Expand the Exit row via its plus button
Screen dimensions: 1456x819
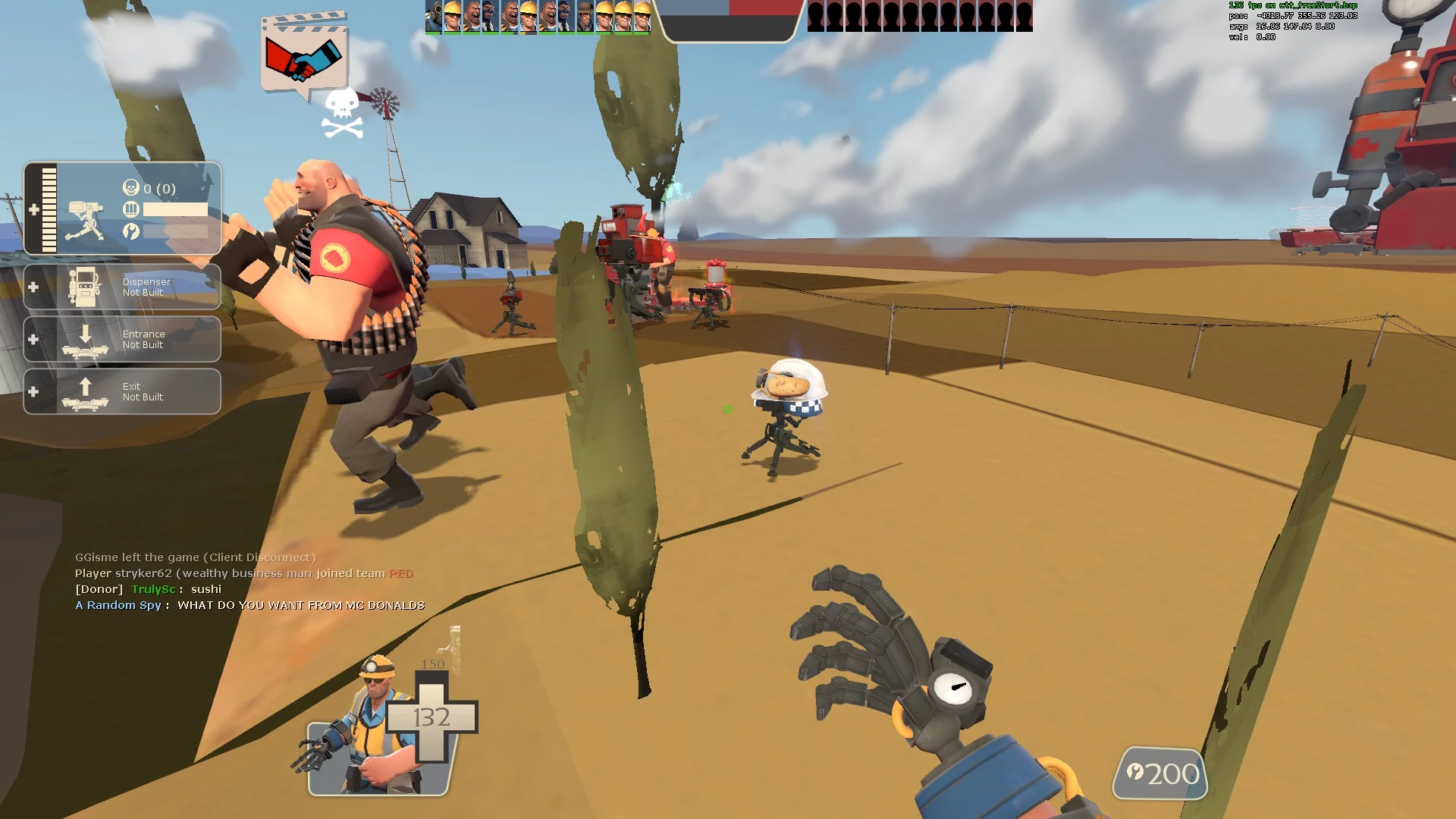33,391
